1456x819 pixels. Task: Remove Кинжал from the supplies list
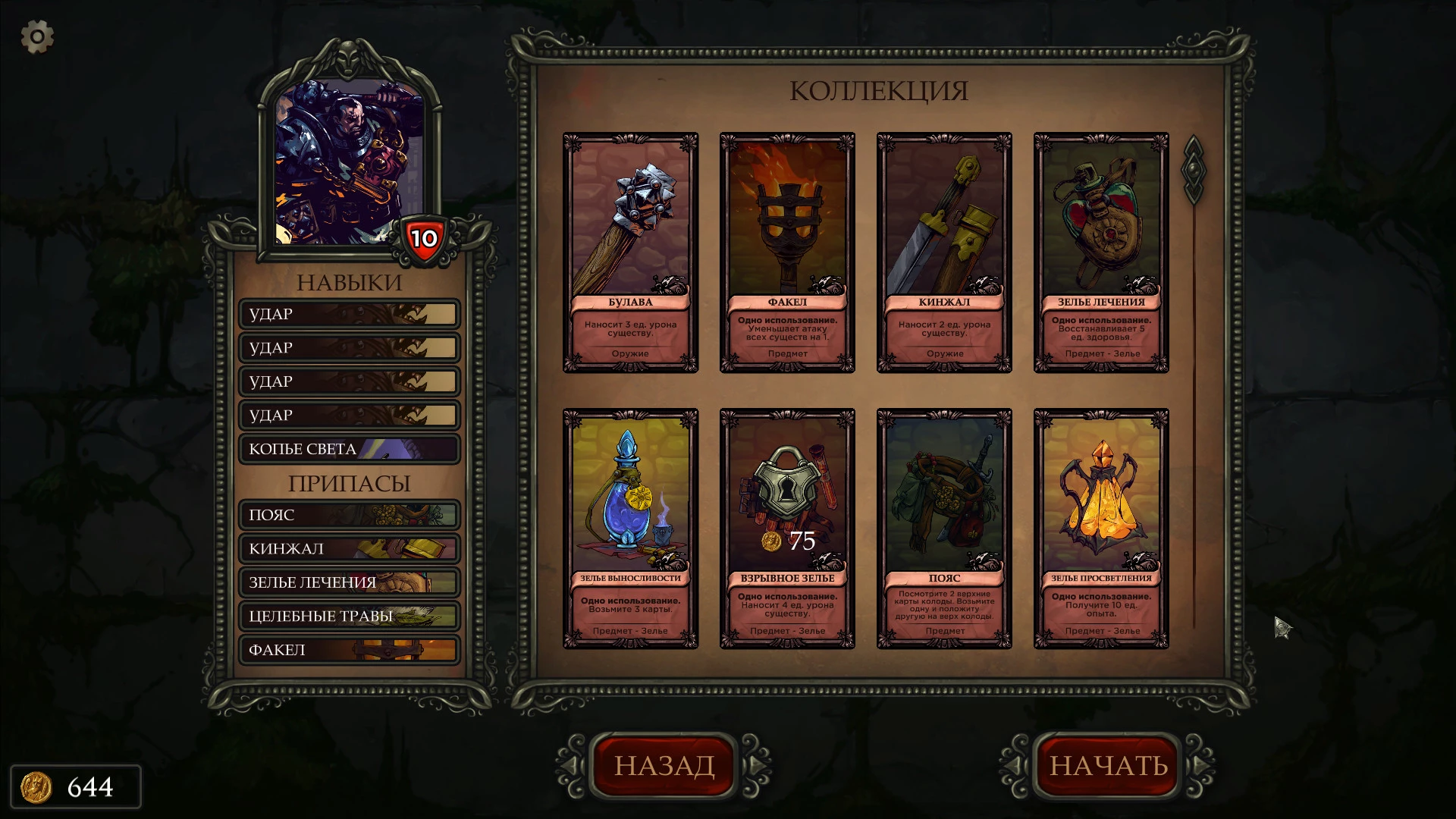click(350, 548)
